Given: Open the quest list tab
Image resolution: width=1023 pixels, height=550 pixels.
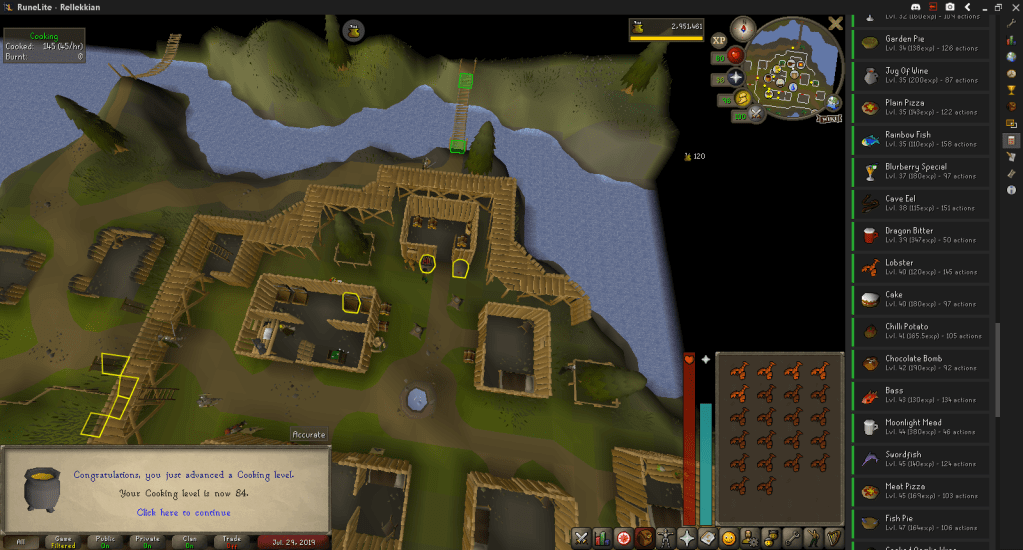Looking at the screenshot, I should click(x=622, y=537).
